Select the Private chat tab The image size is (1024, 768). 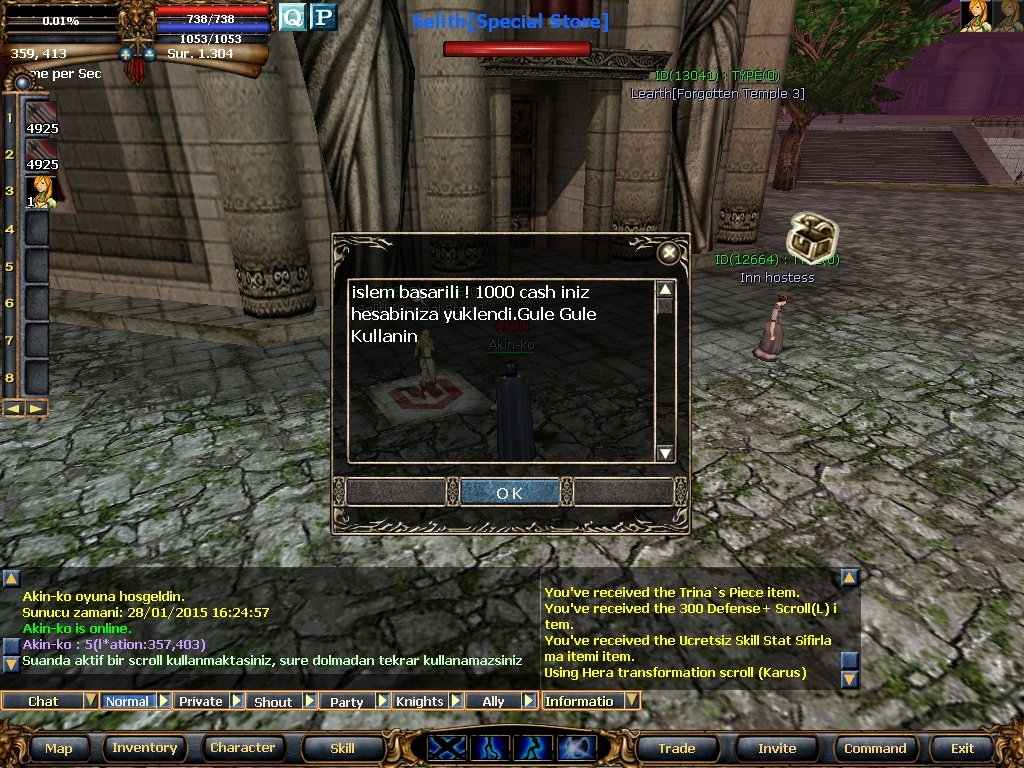point(200,701)
